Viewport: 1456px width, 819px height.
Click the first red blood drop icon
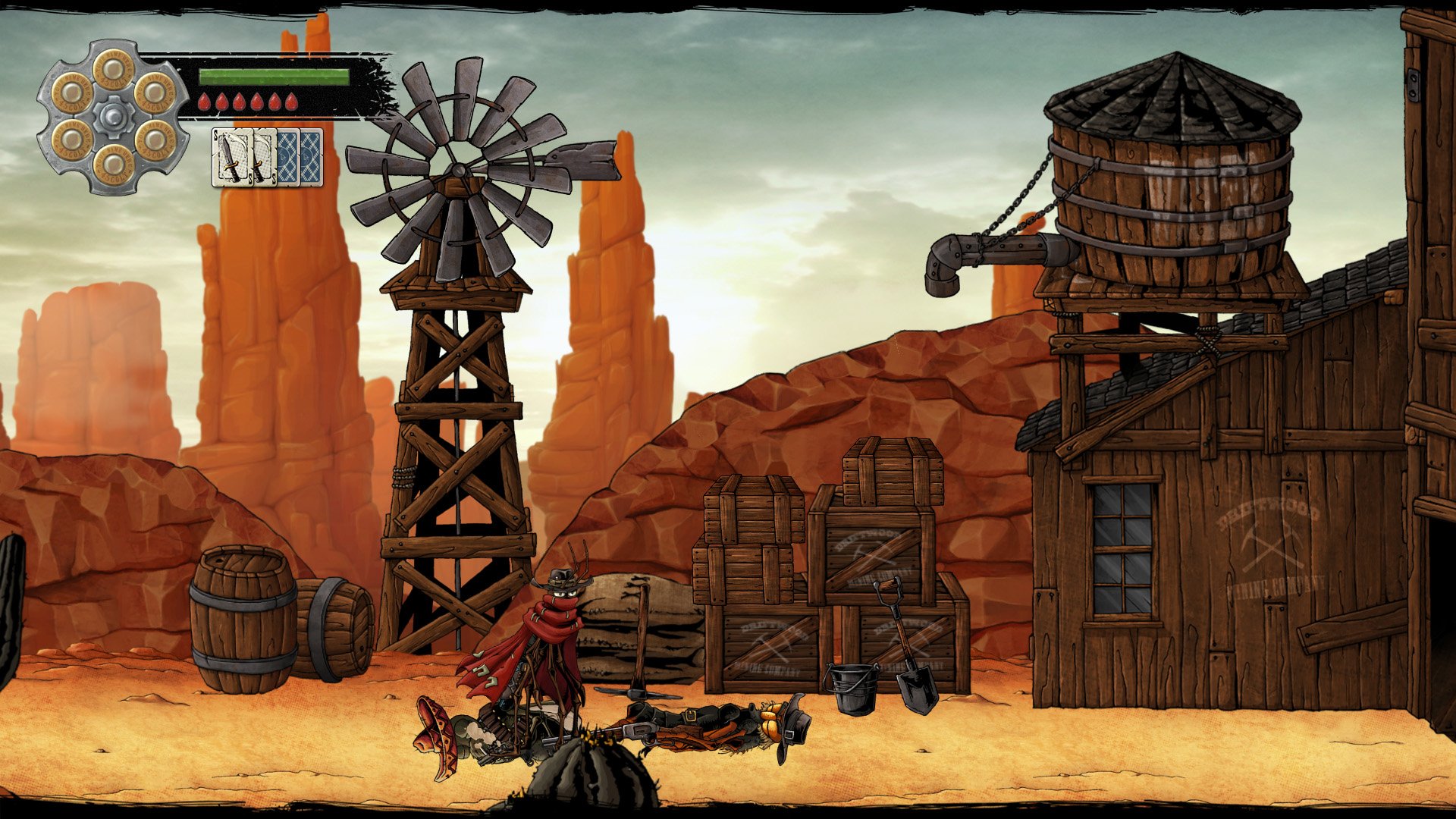(x=203, y=100)
